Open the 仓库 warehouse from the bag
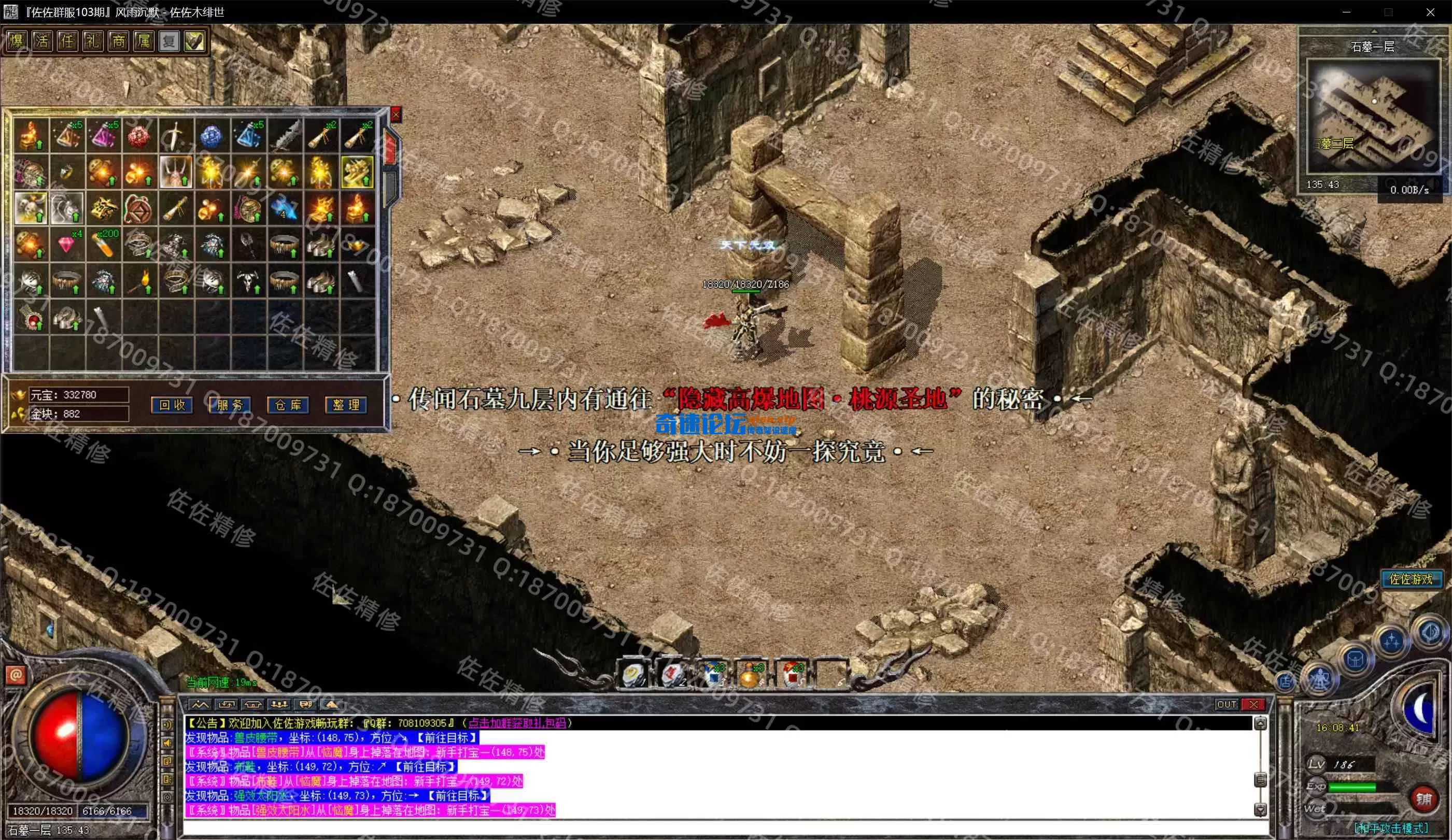The width and height of the screenshot is (1452, 840). coord(288,405)
